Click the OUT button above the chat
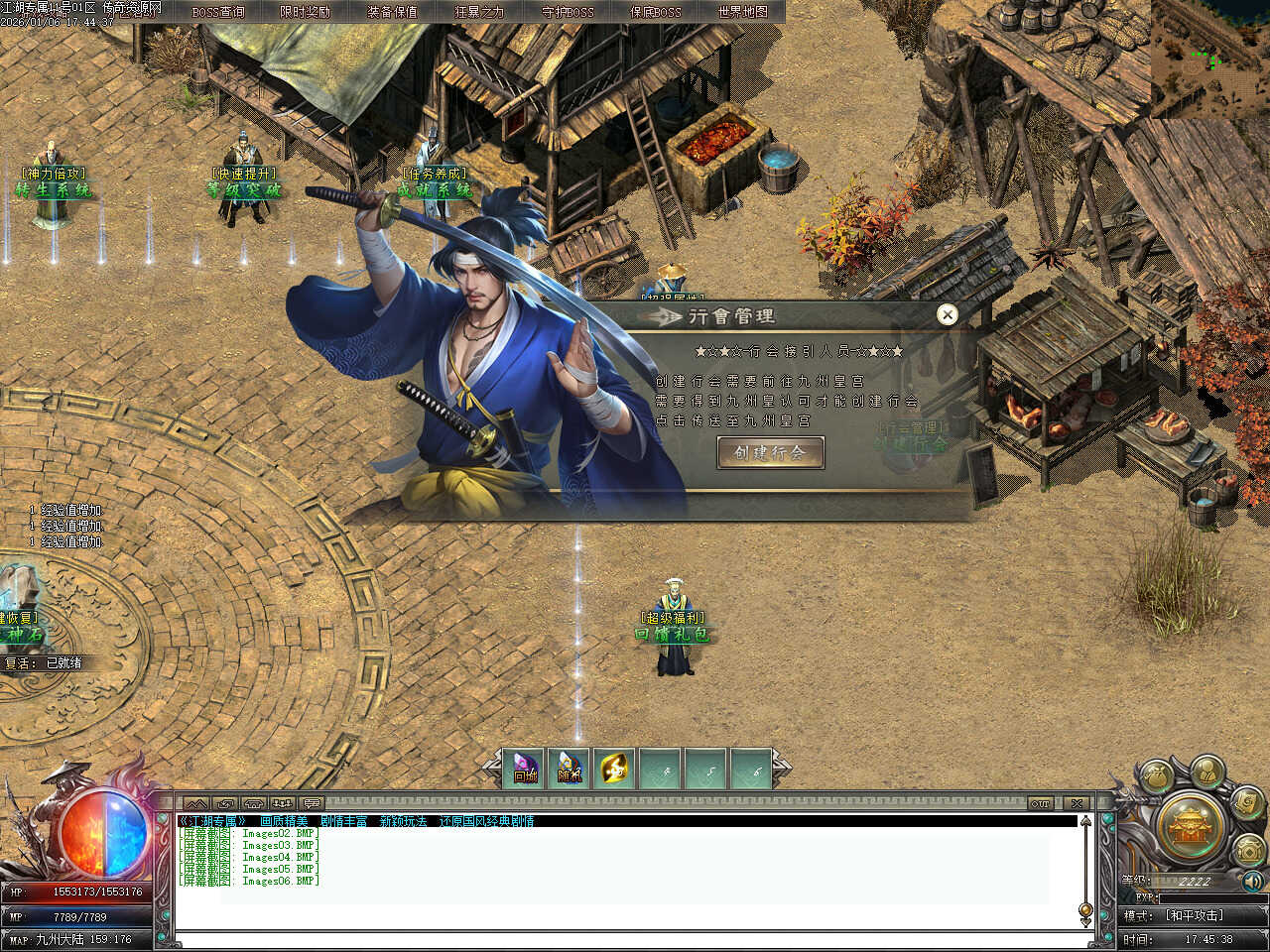The image size is (1270, 952). (1040, 803)
